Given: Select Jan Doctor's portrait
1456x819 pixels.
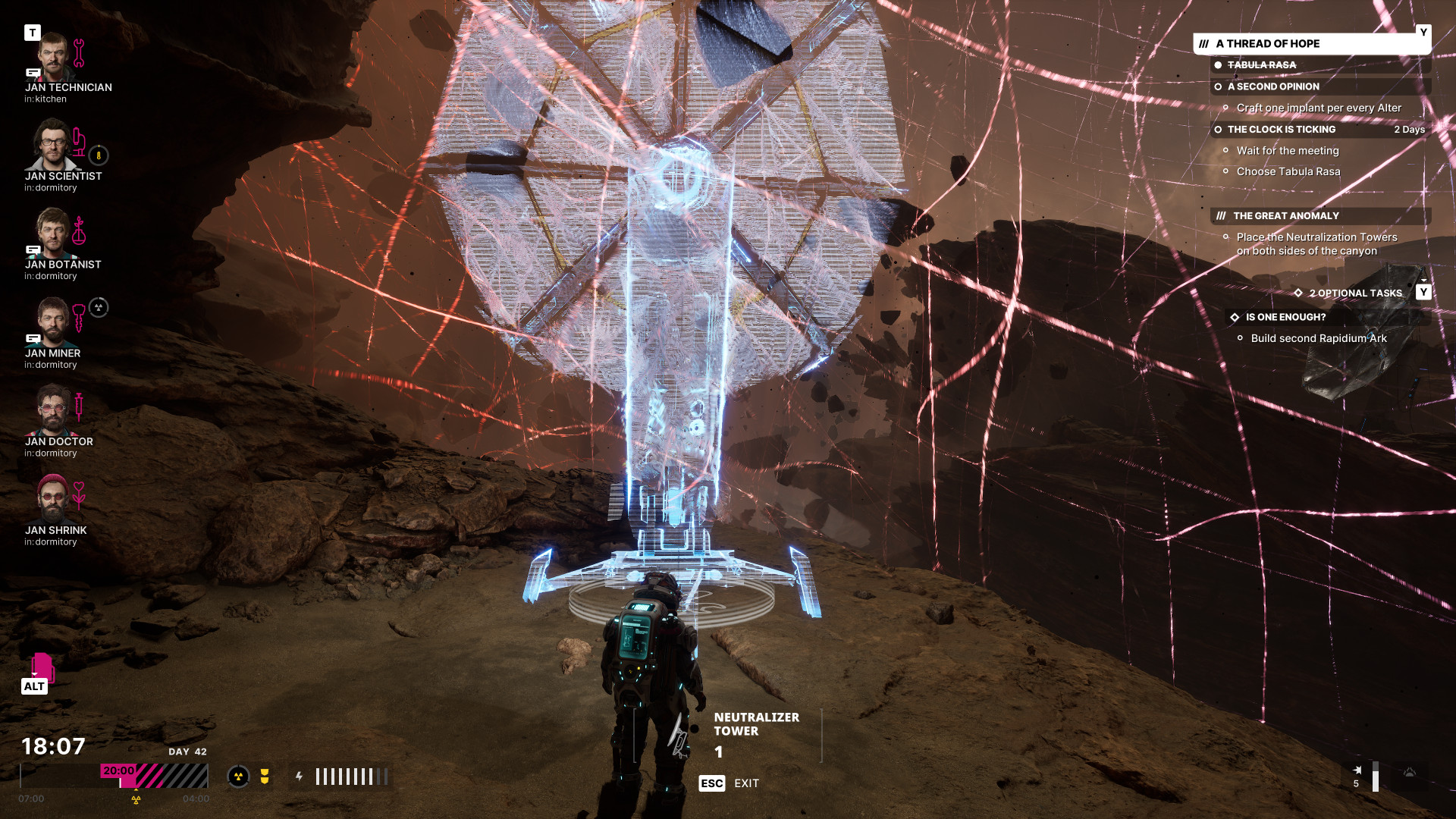Looking at the screenshot, I should tap(52, 412).
